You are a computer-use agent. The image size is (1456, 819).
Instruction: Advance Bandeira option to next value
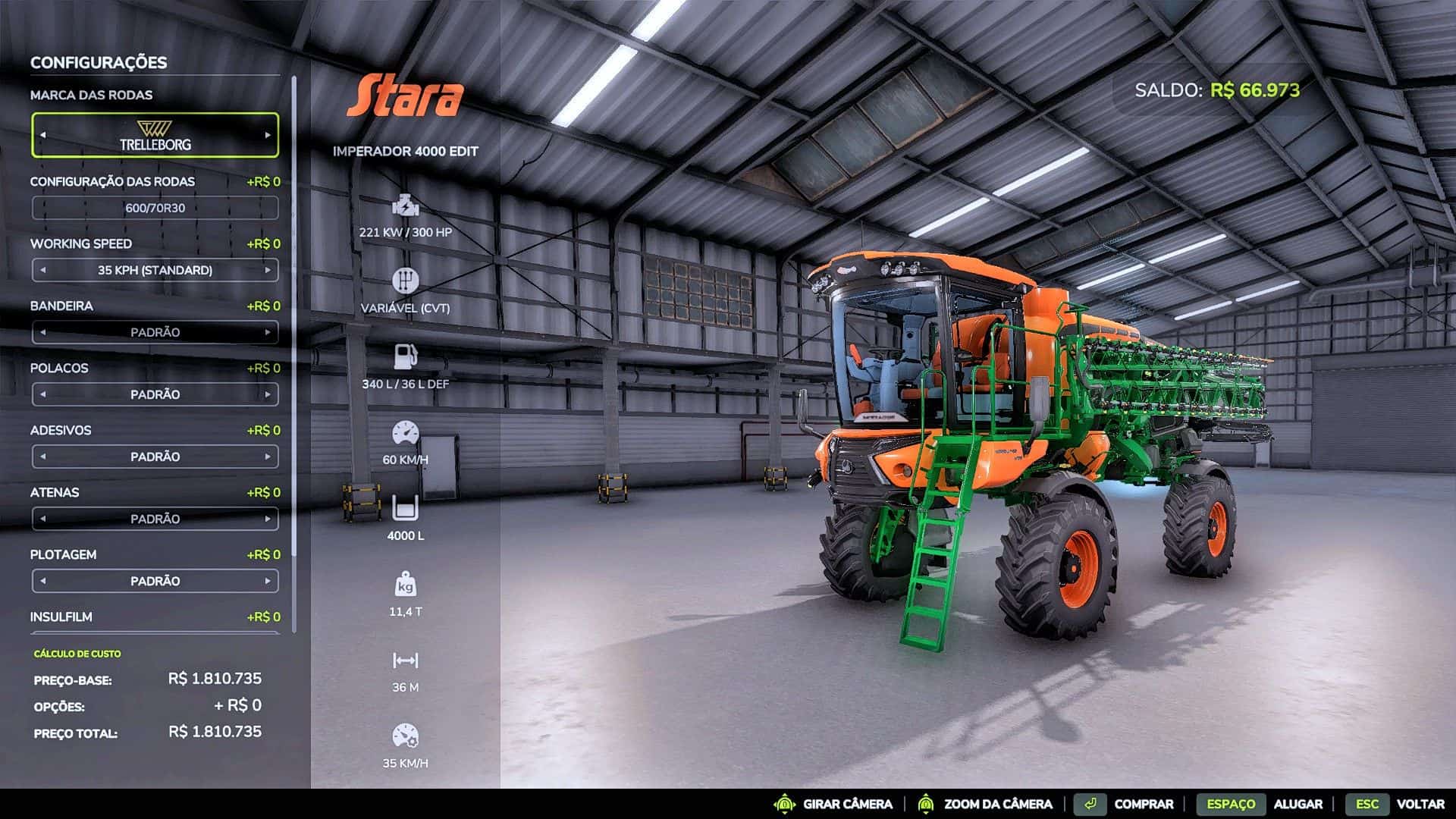pyautogui.click(x=268, y=332)
